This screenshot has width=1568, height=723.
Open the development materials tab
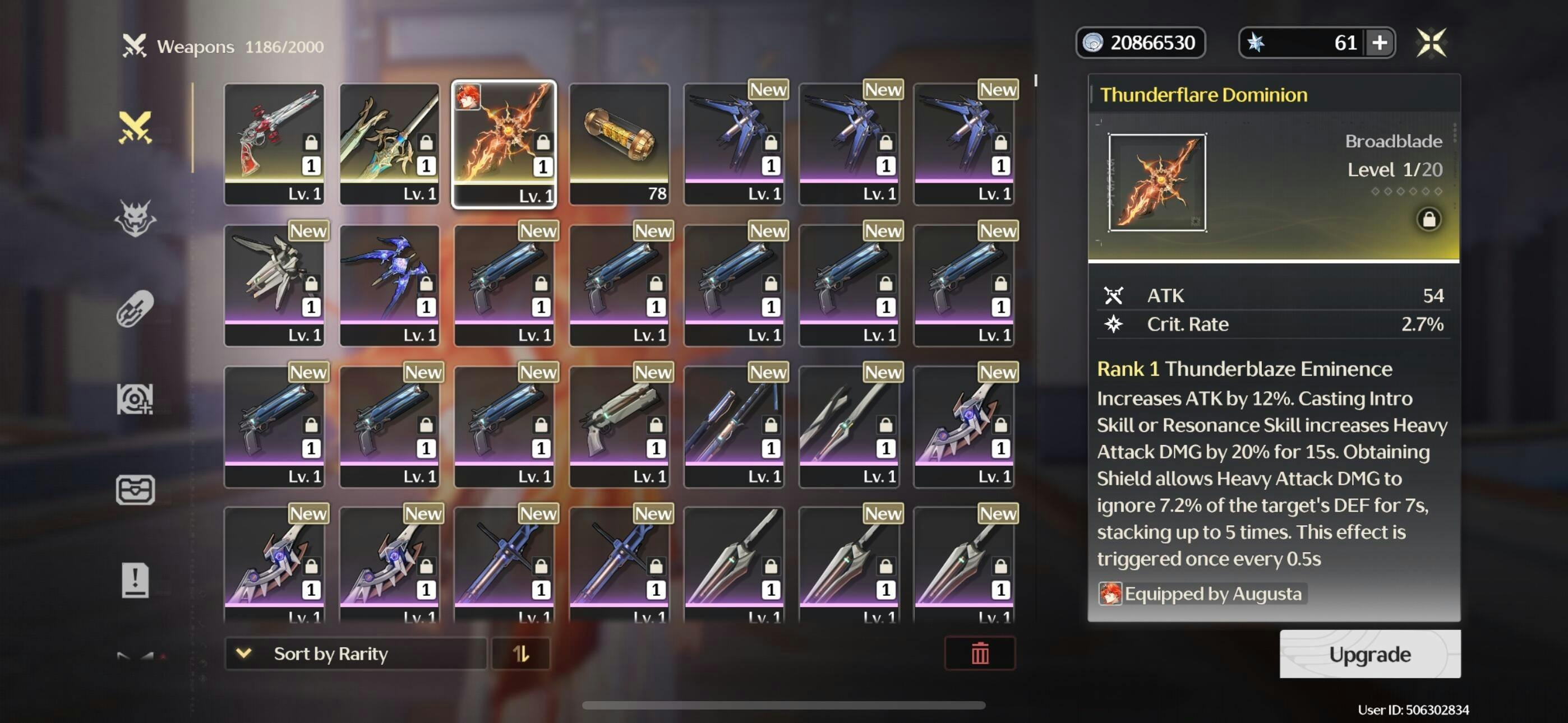135,398
